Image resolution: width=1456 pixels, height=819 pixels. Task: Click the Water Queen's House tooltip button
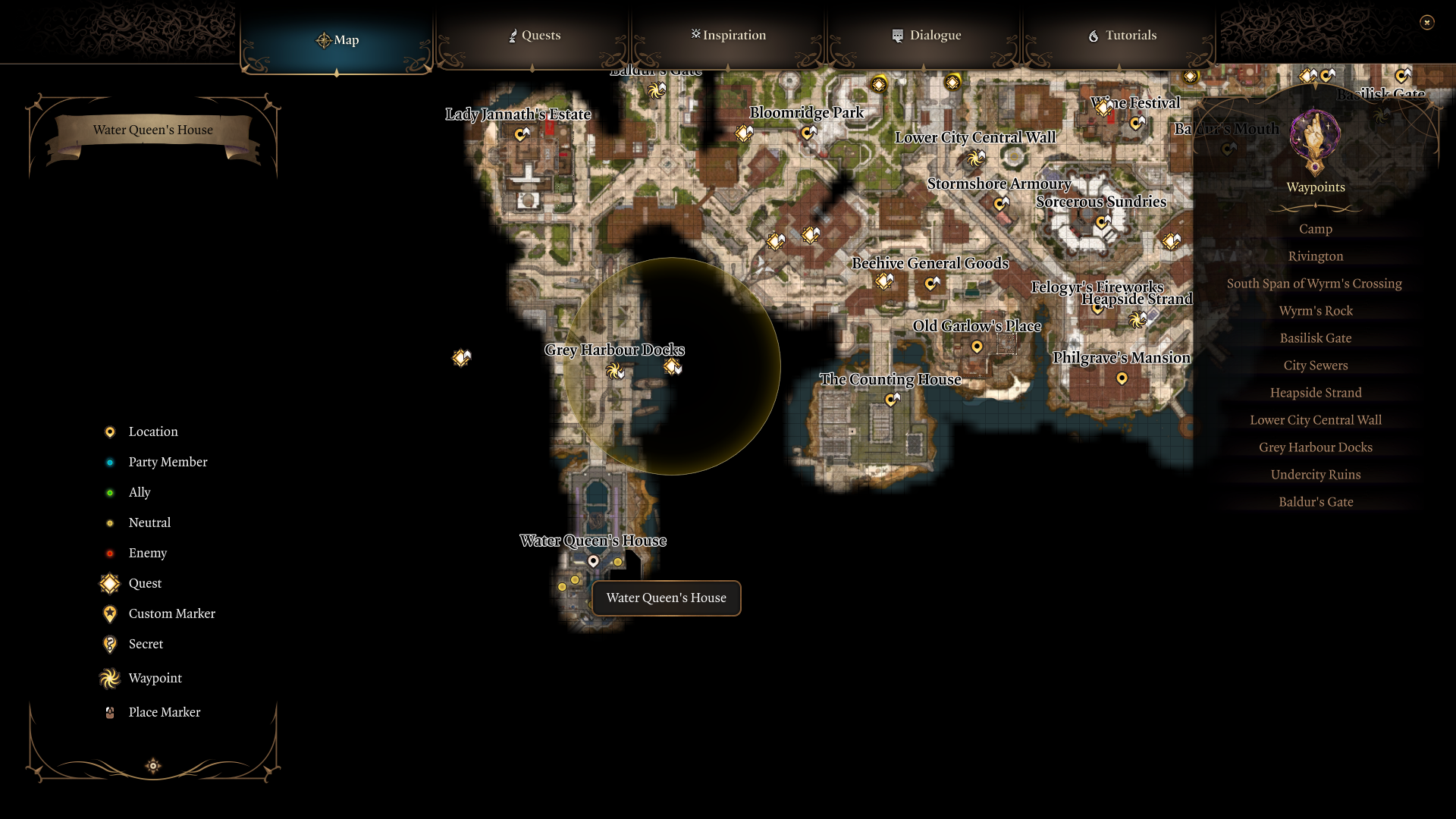665,598
